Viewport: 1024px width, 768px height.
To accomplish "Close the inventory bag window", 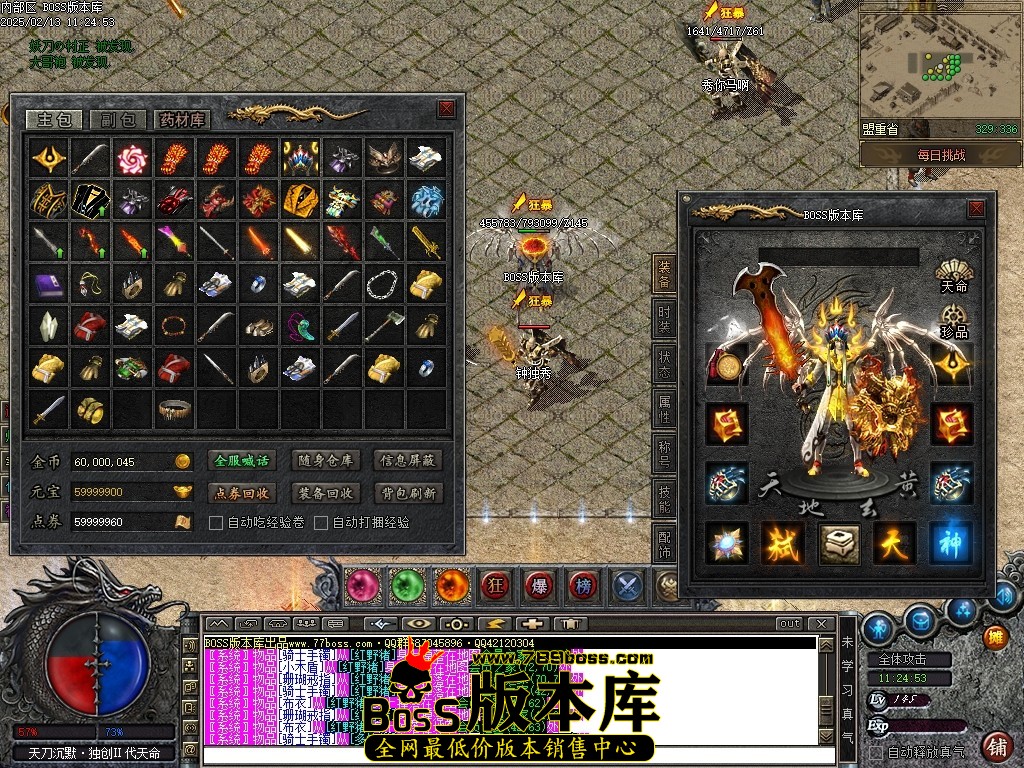I will 446,109.
